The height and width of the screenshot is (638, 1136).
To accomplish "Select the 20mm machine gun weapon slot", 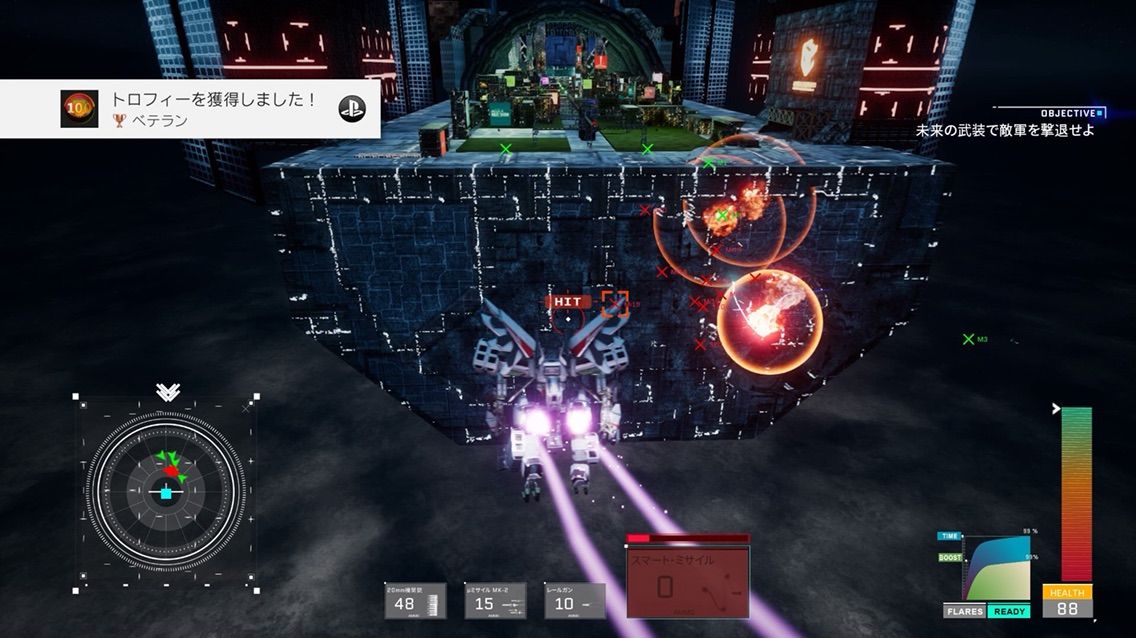I will (415, 600).
